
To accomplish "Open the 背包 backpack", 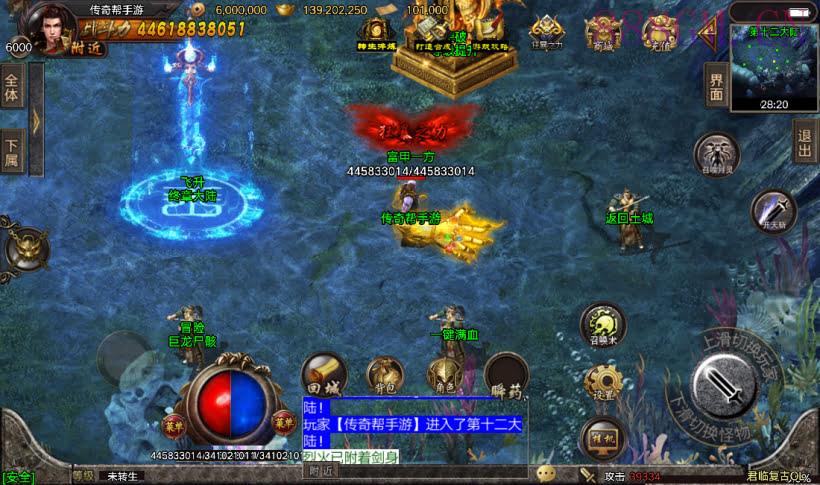I will click(x=383, y=376).
